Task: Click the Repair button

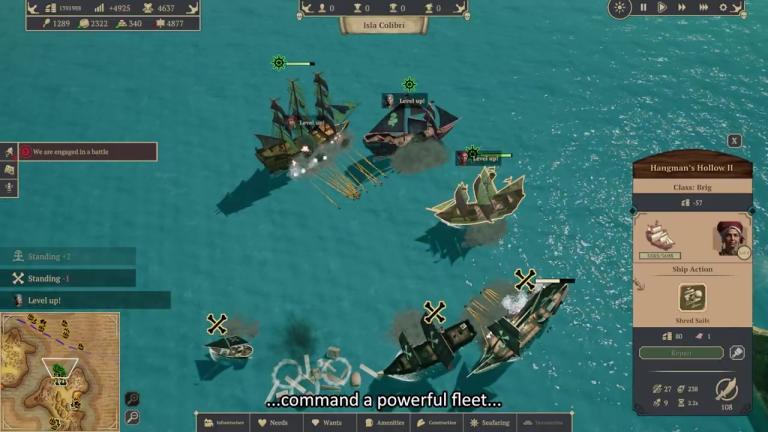Action: click(x=681, y=353)
